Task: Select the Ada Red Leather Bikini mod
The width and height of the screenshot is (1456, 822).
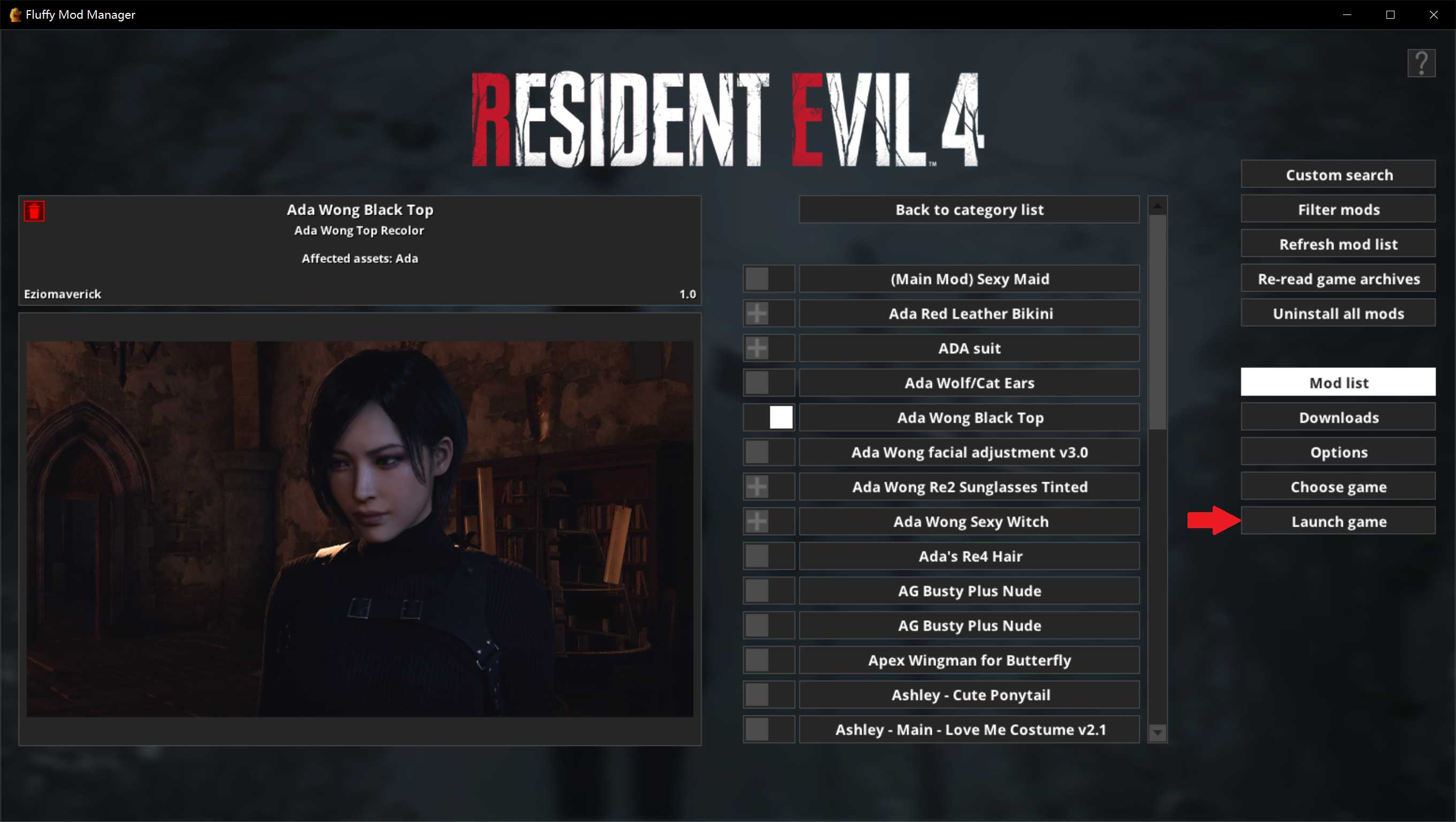Action: coord(969,313)
